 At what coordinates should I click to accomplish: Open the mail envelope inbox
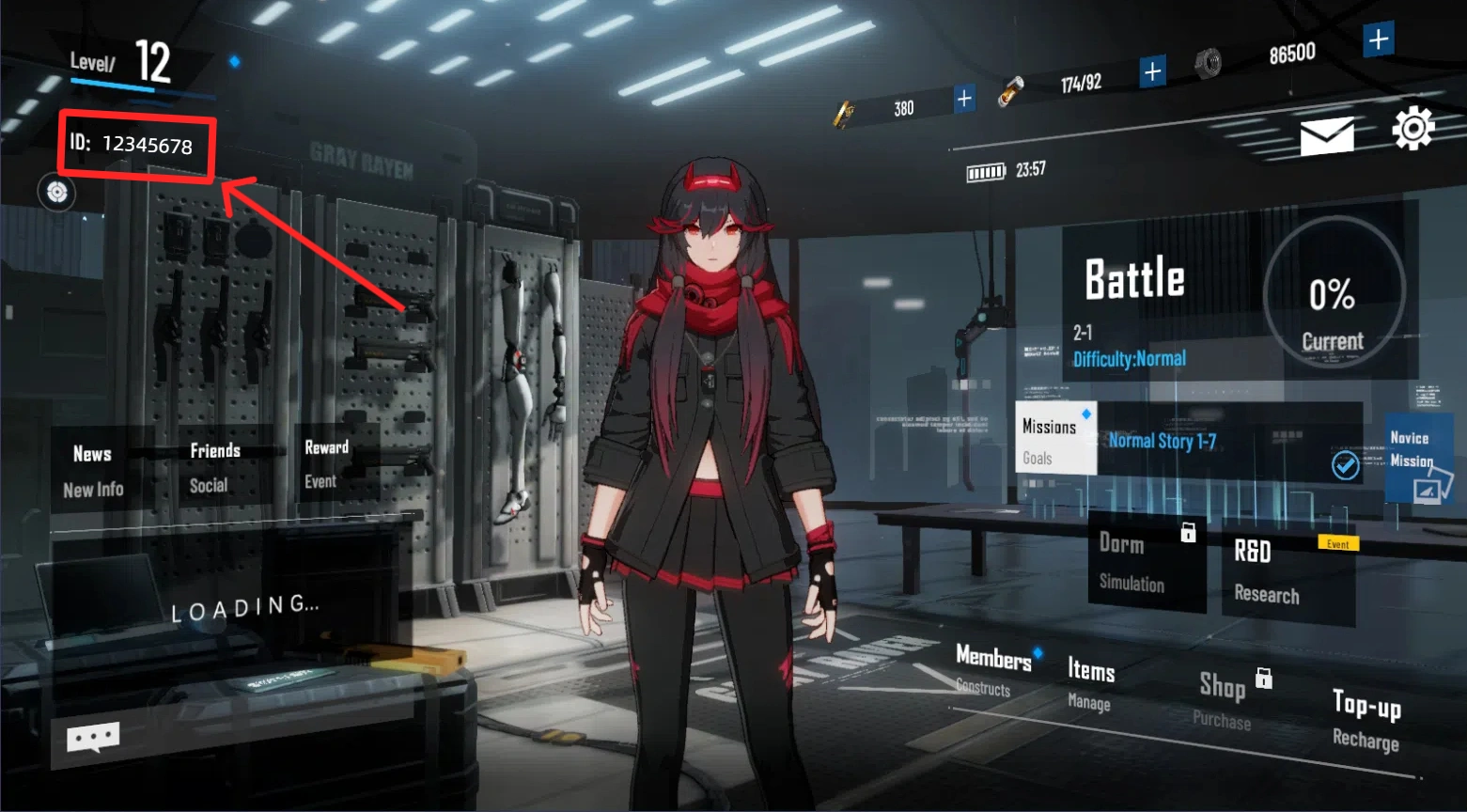[x=1327, y=135]
